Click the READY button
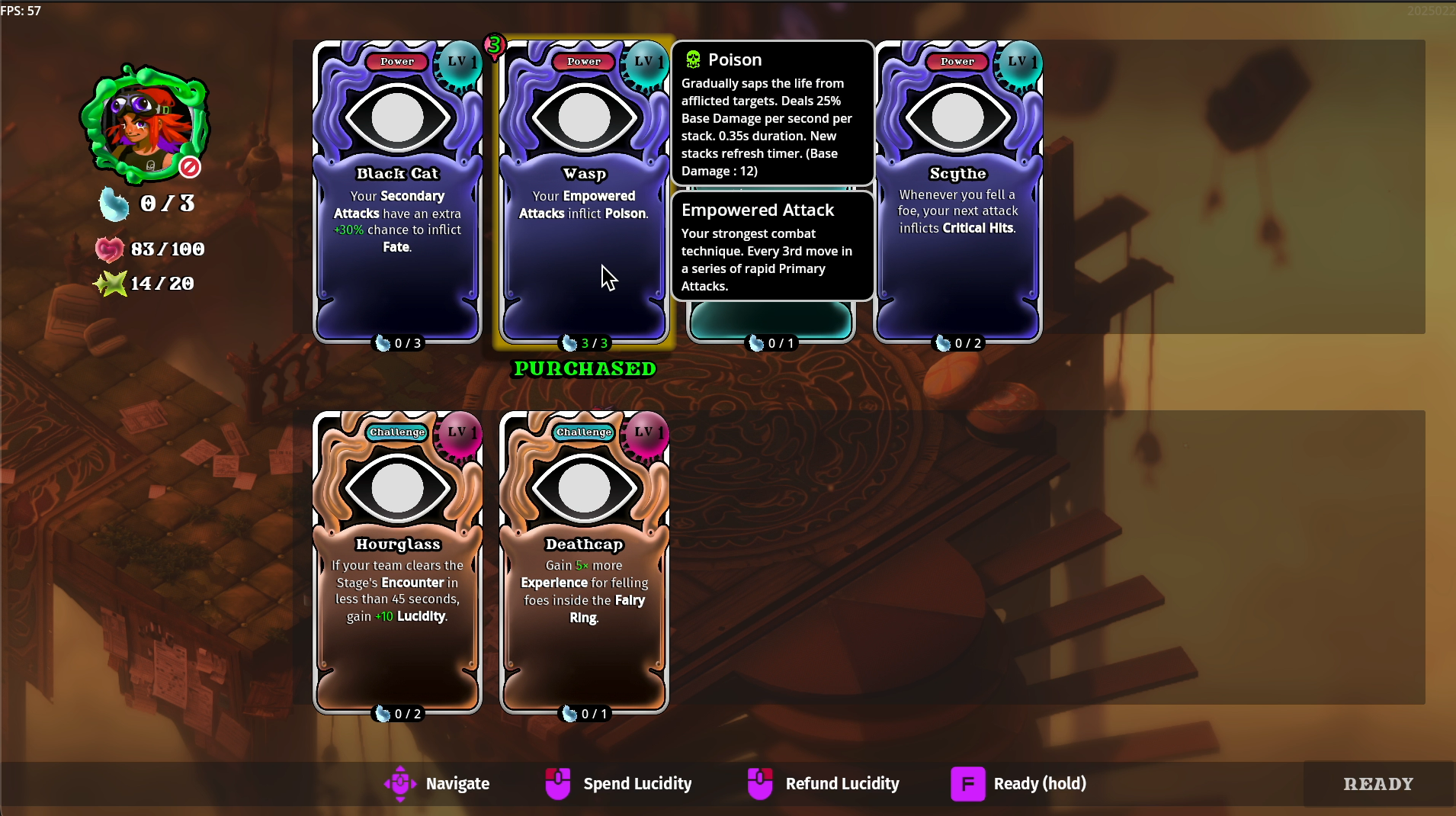1456x816 pixels. [1377, 784]
